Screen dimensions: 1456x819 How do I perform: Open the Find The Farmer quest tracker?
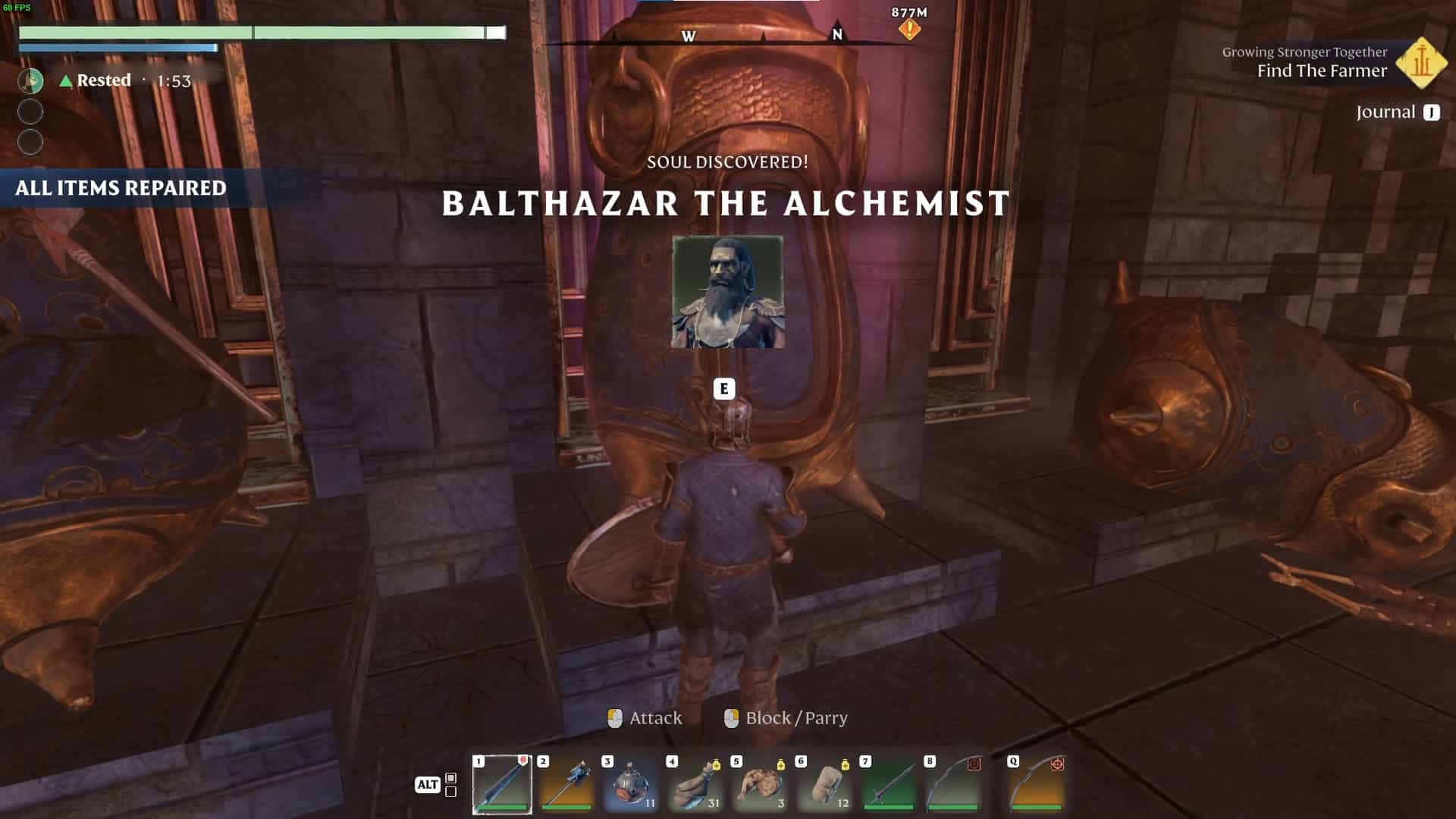[x=1322, y=71]
